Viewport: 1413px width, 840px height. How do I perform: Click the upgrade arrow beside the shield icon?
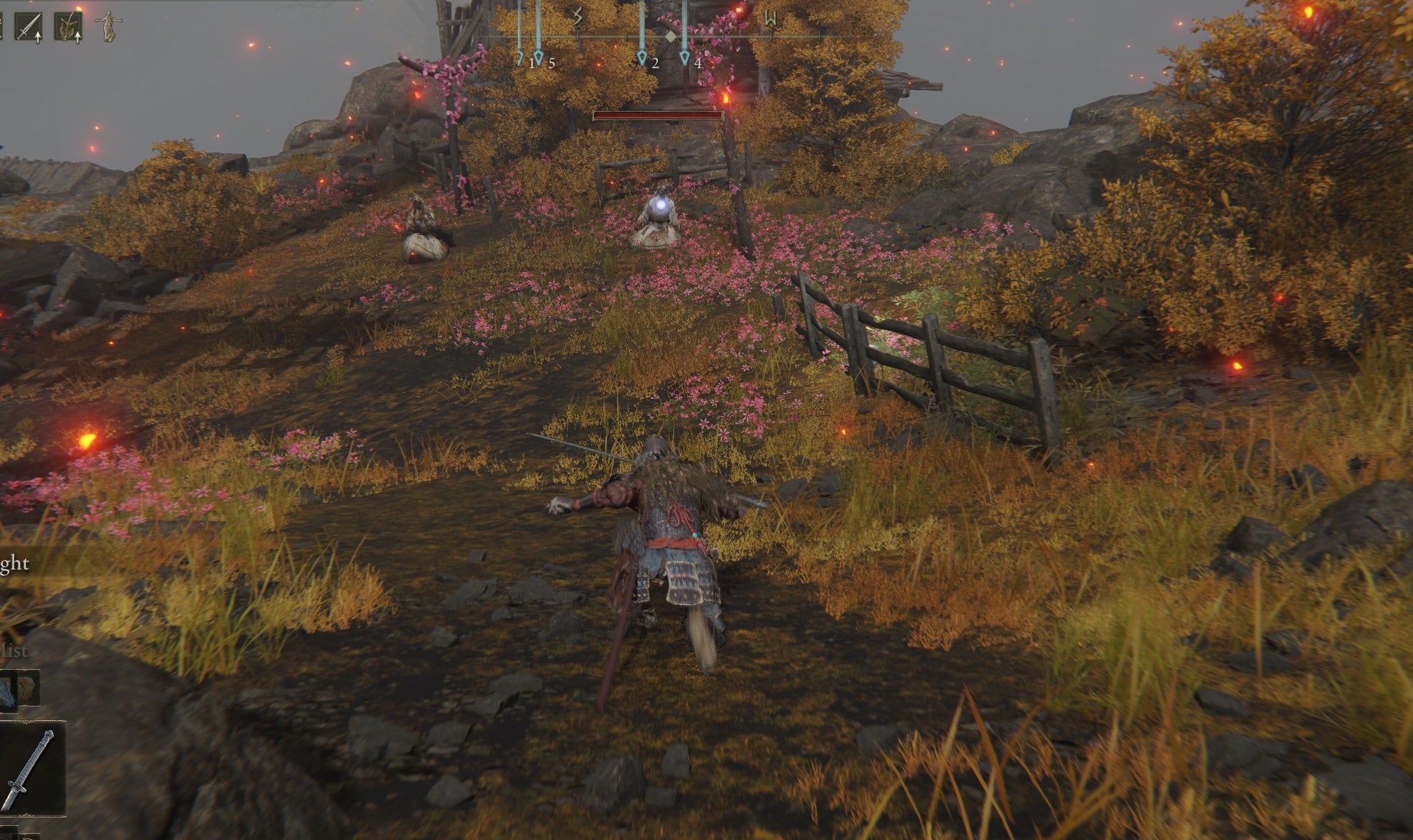click(x=77, y=37)
